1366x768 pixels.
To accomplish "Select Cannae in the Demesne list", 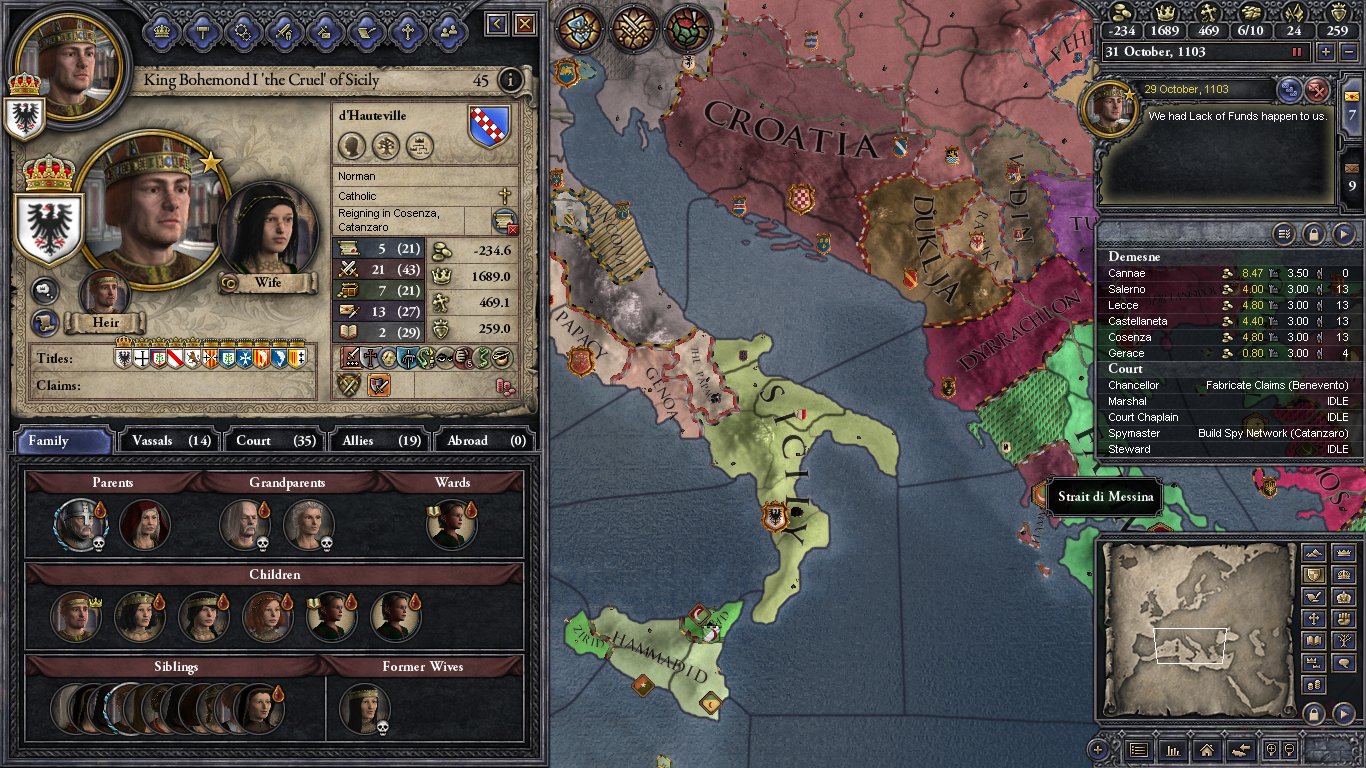I will [1127, 273].
